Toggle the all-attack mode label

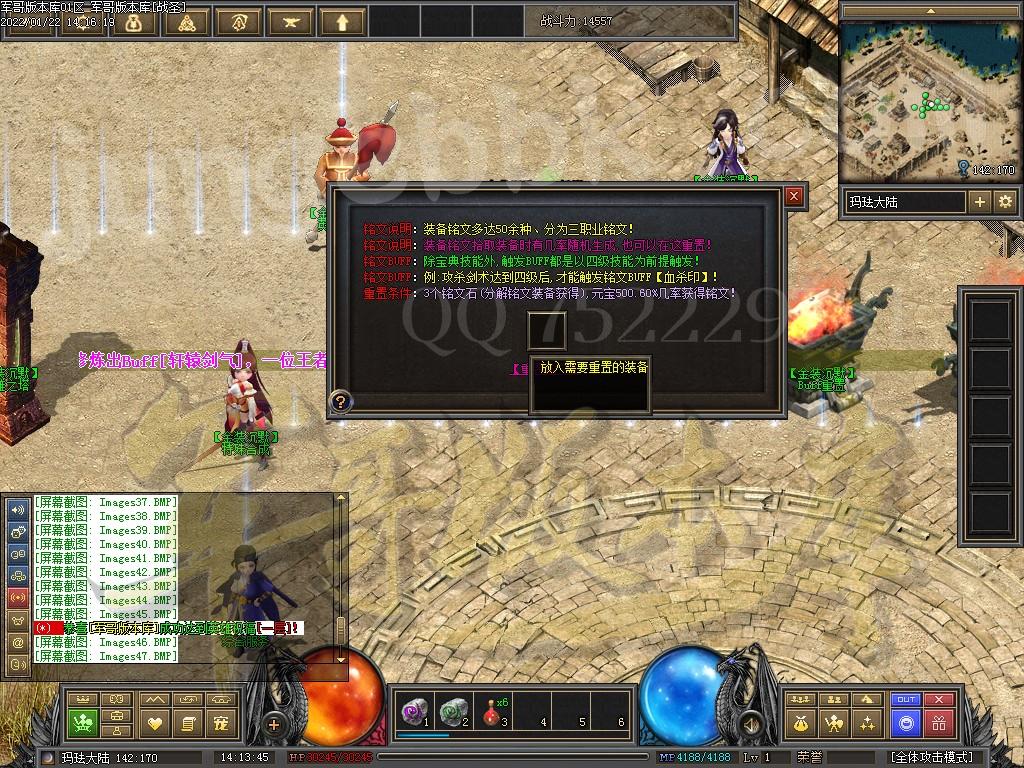pos(931,757)
